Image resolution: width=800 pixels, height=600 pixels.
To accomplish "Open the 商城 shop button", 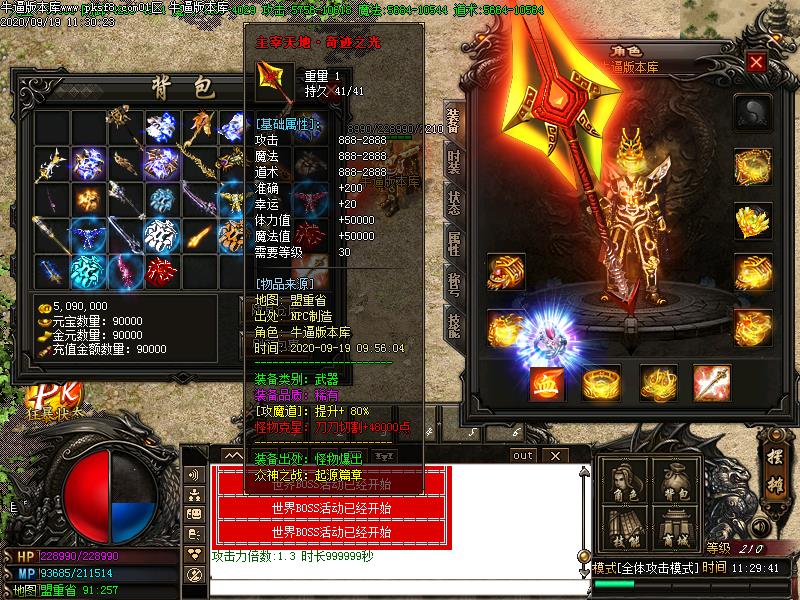I will [x=676, y=527].
